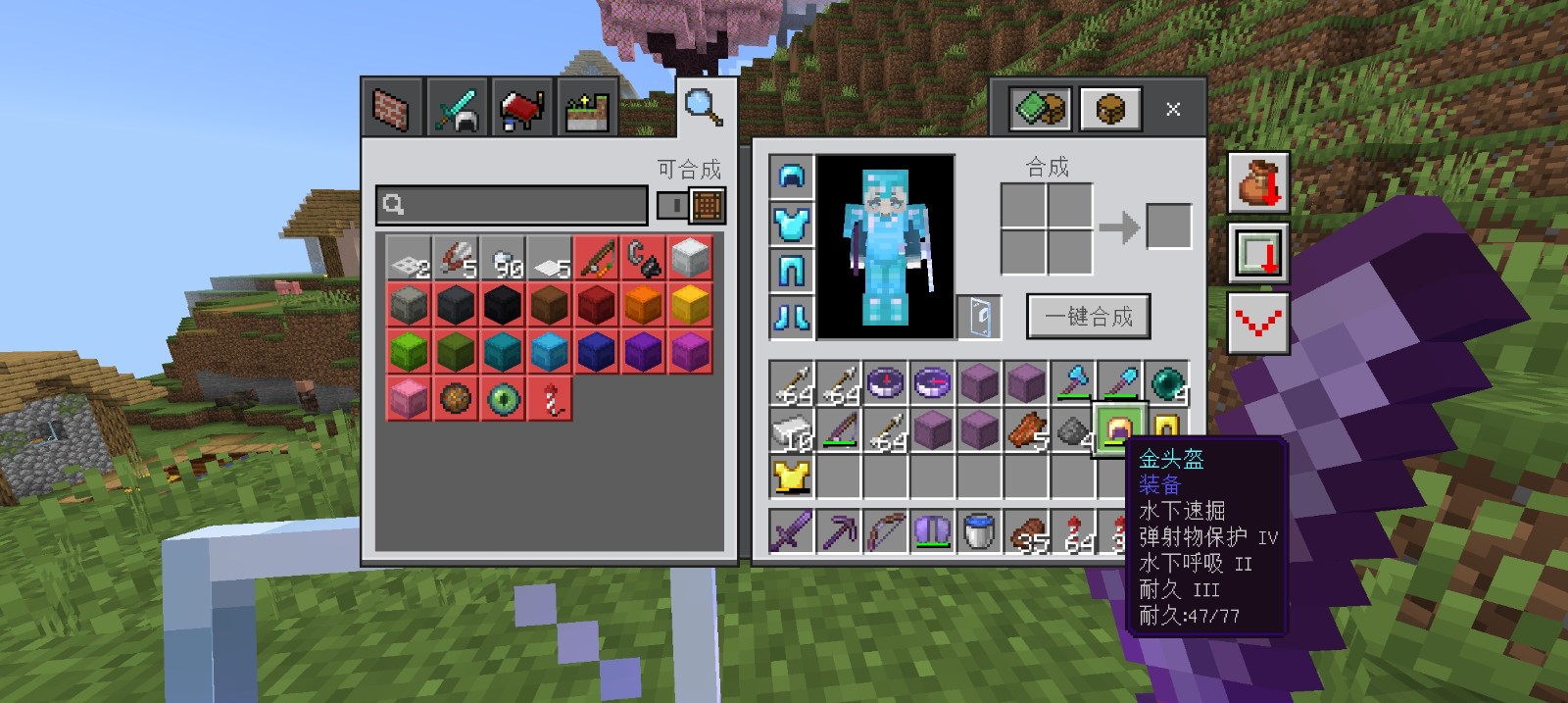Click the 一键合成 one-click craft button

1088,317
